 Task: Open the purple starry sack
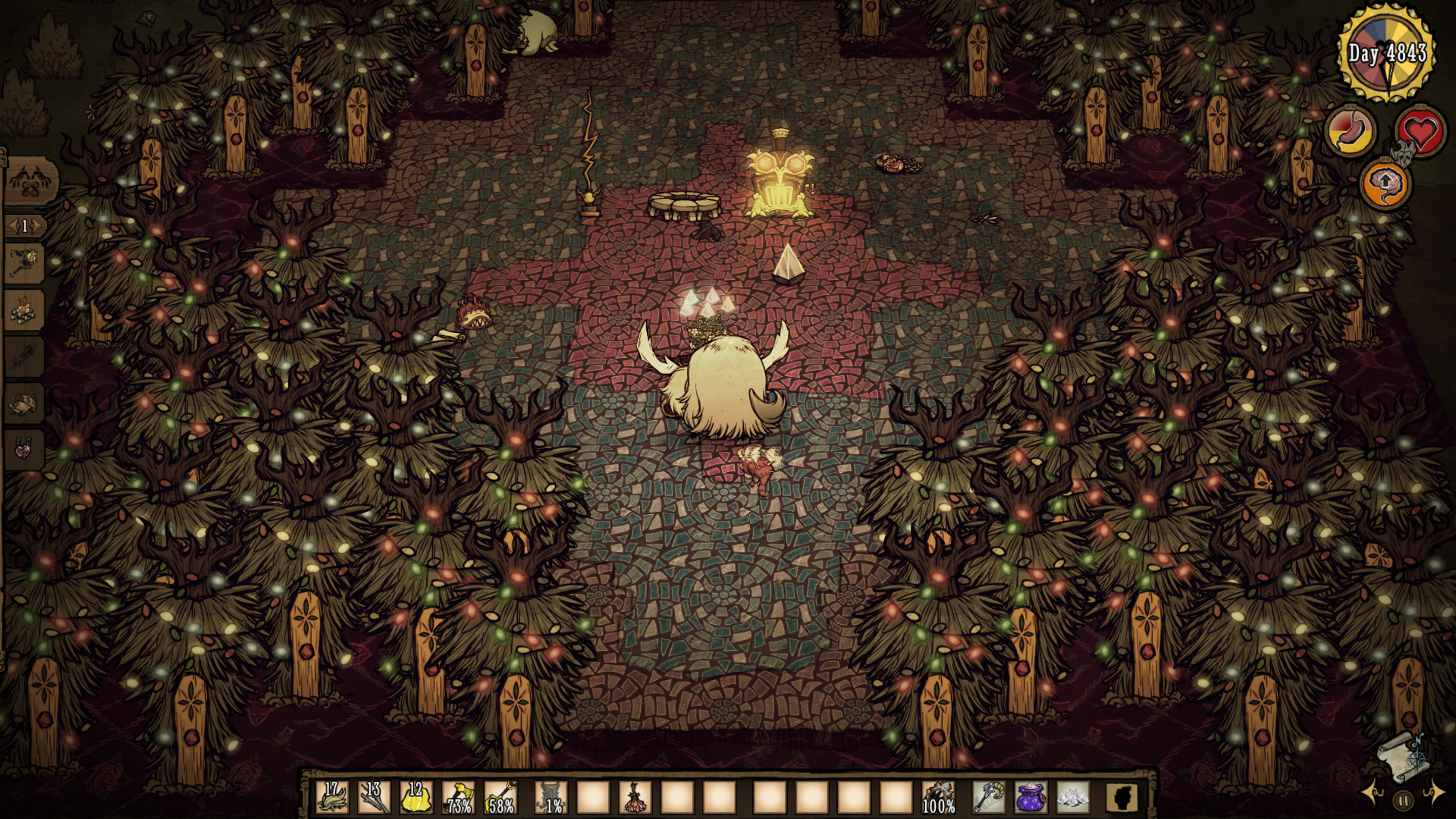(x=1031, y=798)
